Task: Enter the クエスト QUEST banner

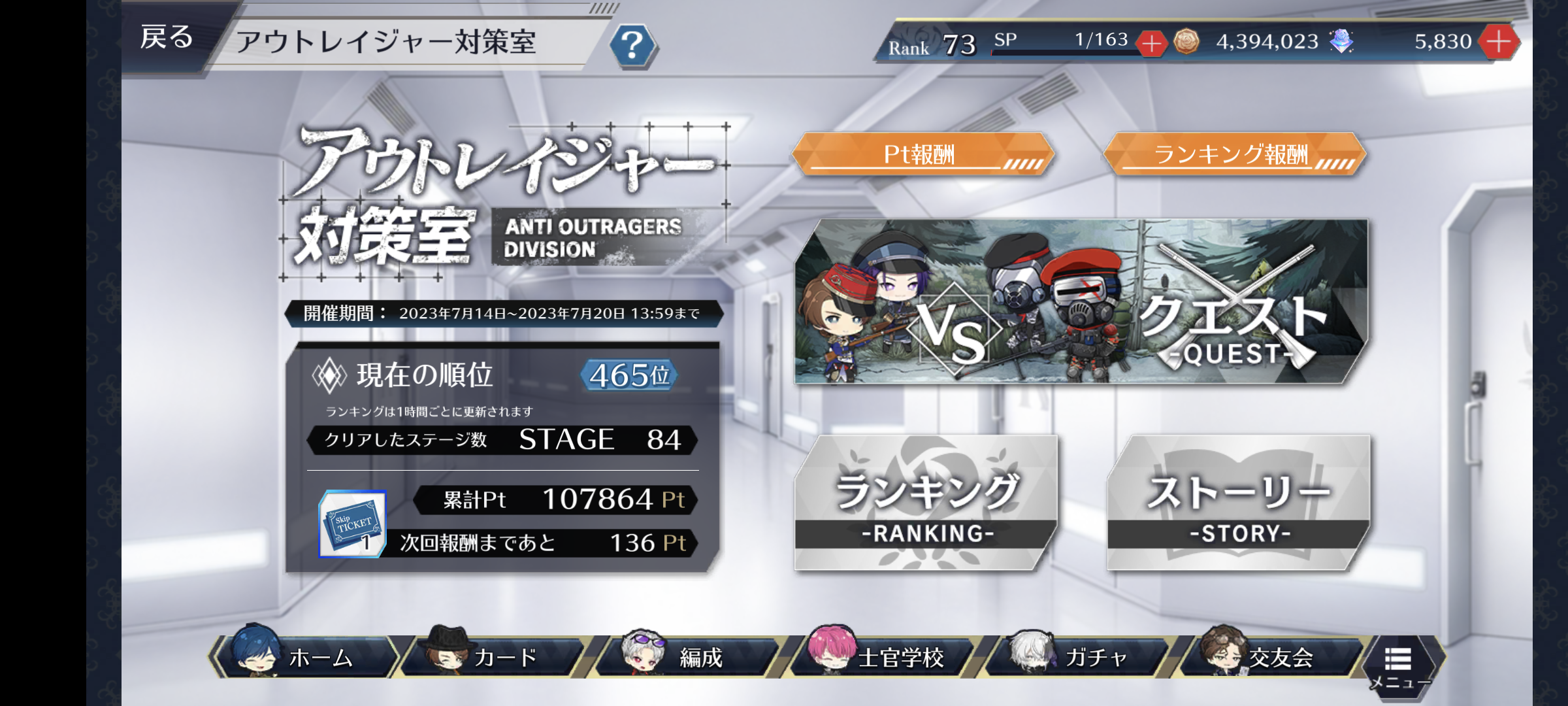Action: coord(1081,302)
